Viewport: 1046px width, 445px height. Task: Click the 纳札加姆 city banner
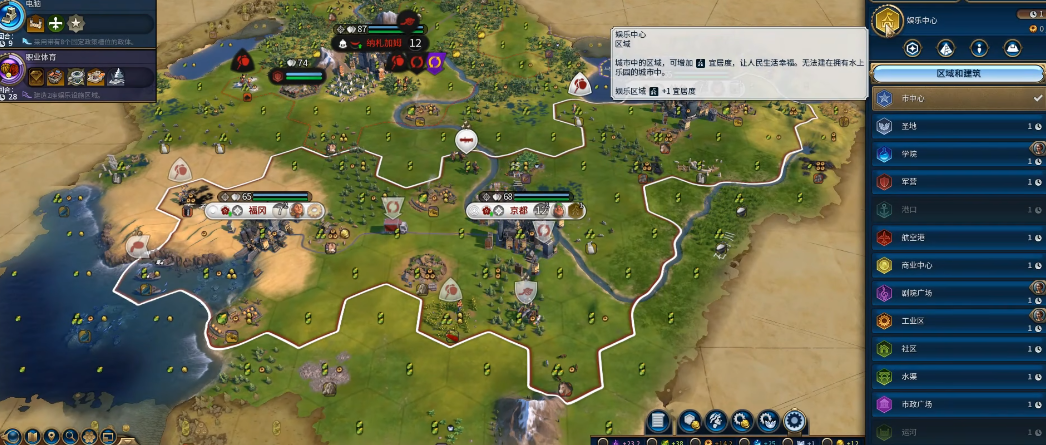click(379, 43)
